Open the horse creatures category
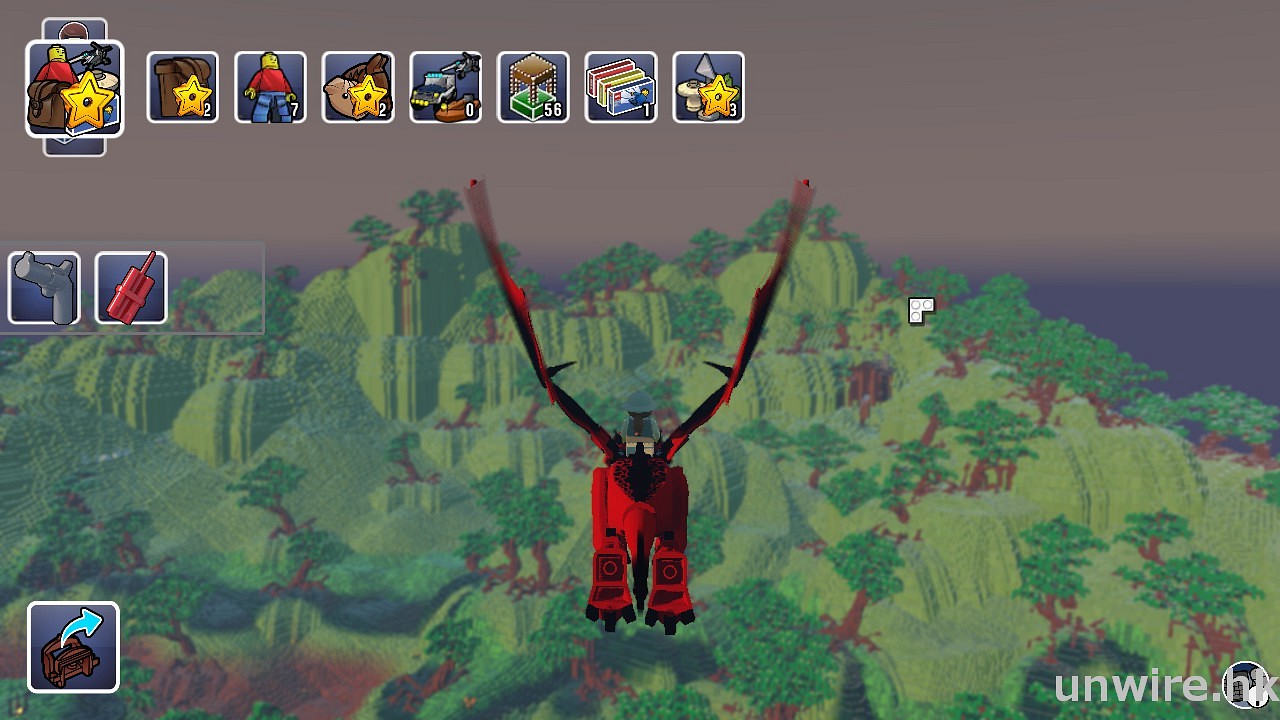The image size is (1280, 720). [358, 88]
